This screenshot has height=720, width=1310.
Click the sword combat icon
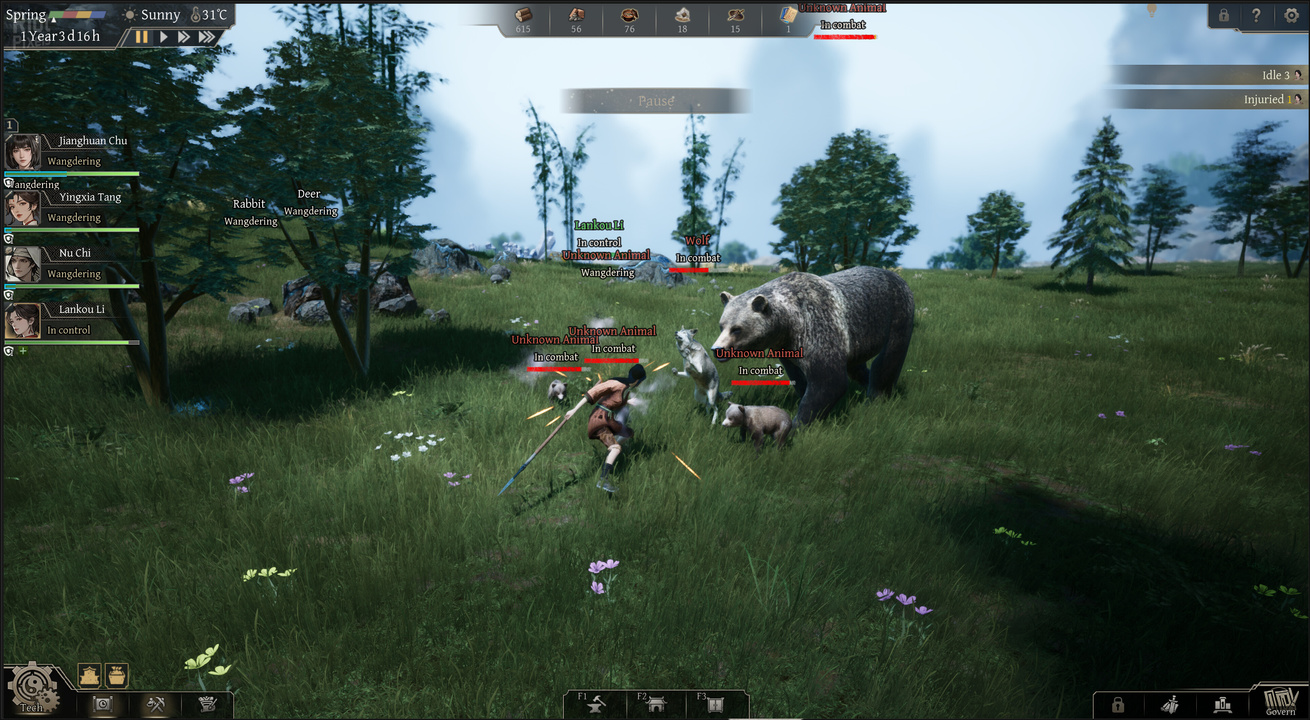[1170, 705]
